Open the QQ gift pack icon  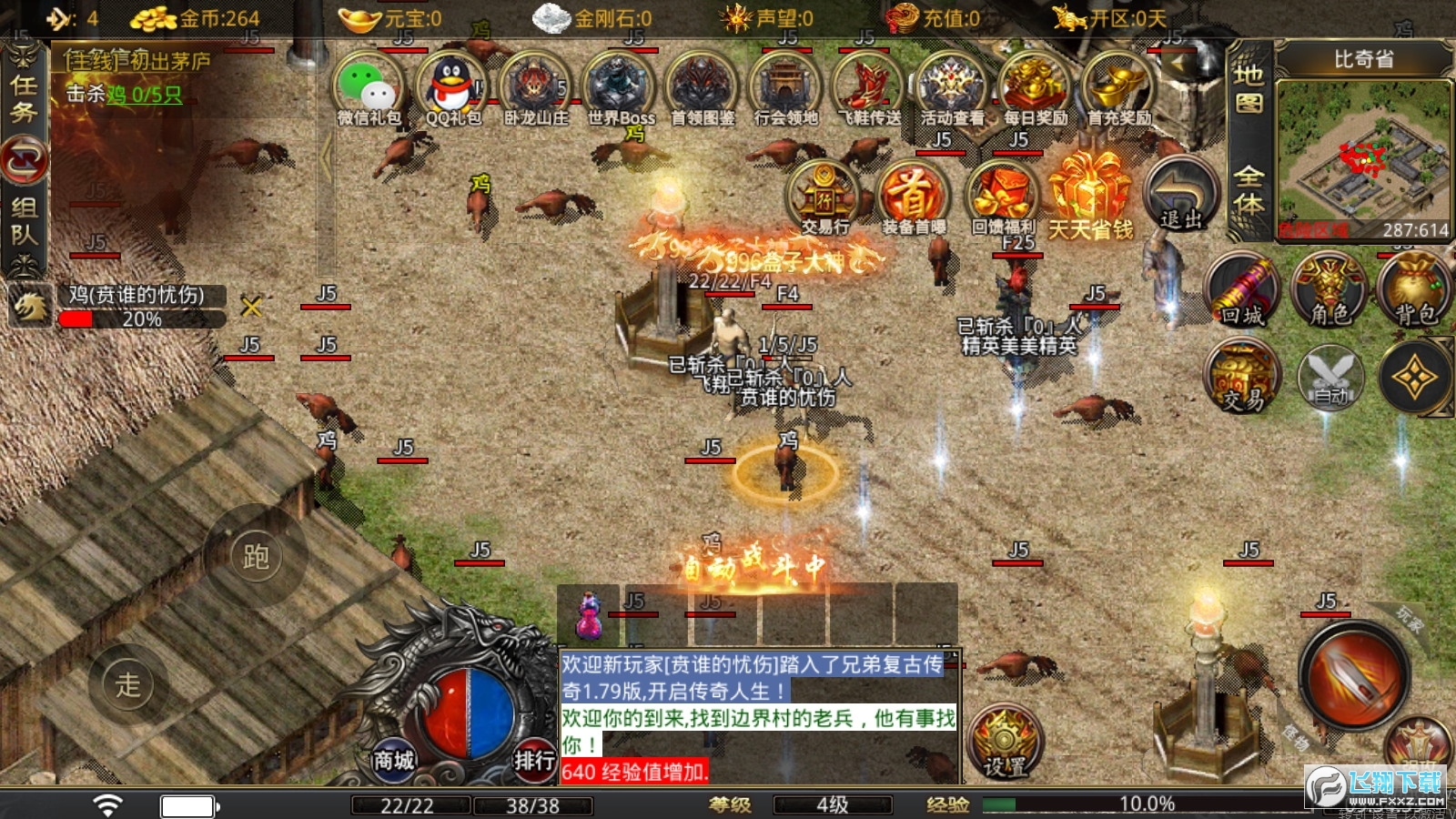[452, 87]
